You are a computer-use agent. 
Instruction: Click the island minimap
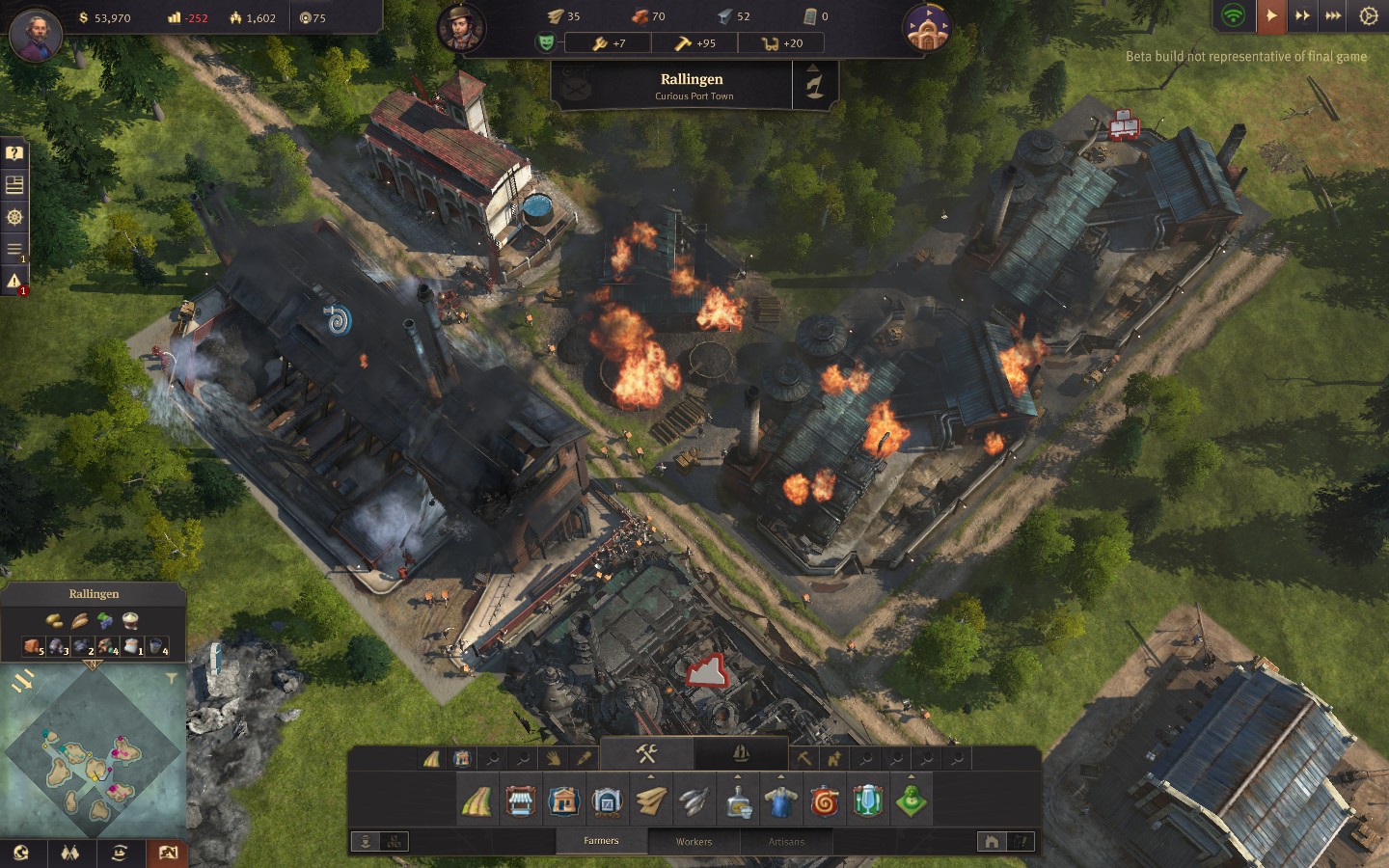(93, 750)
